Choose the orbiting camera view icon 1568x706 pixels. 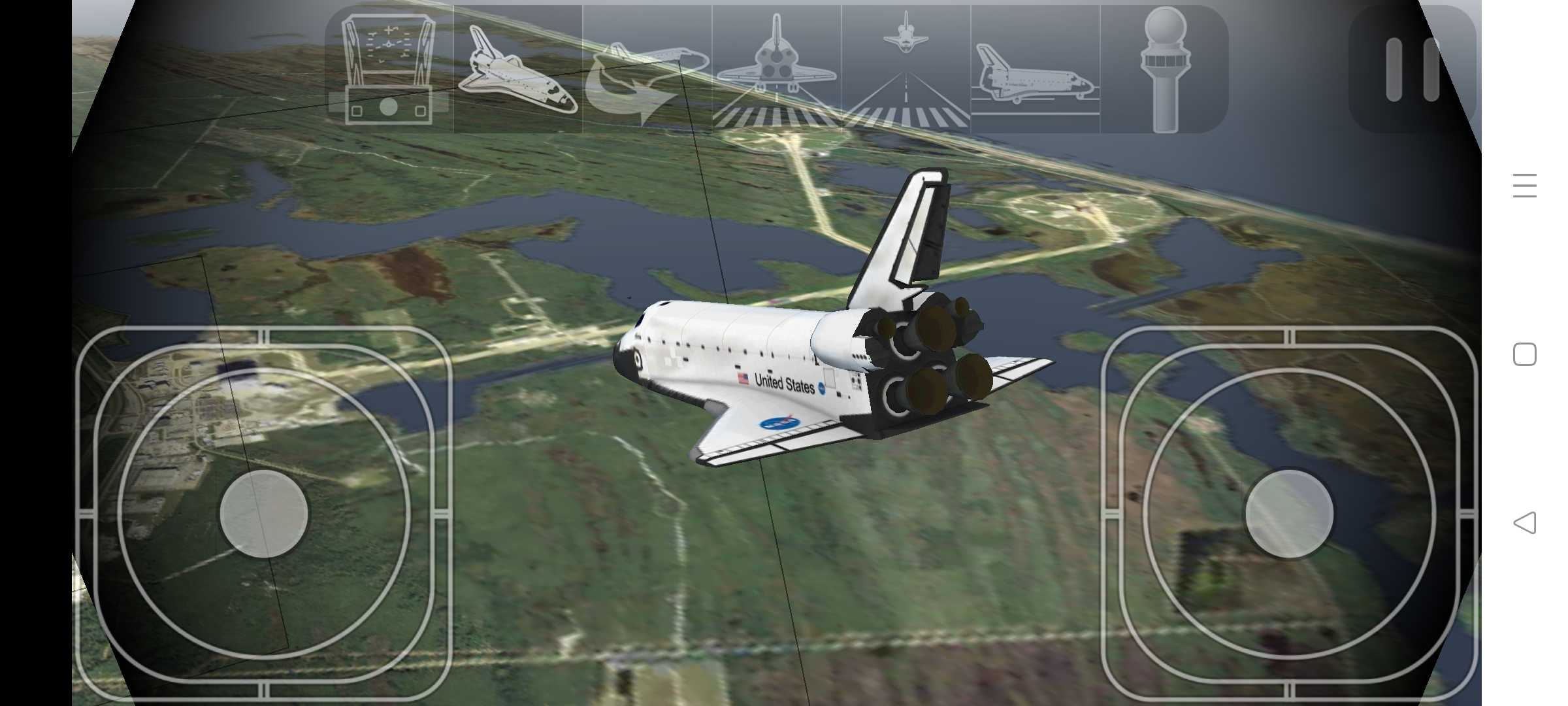point(647,69)
